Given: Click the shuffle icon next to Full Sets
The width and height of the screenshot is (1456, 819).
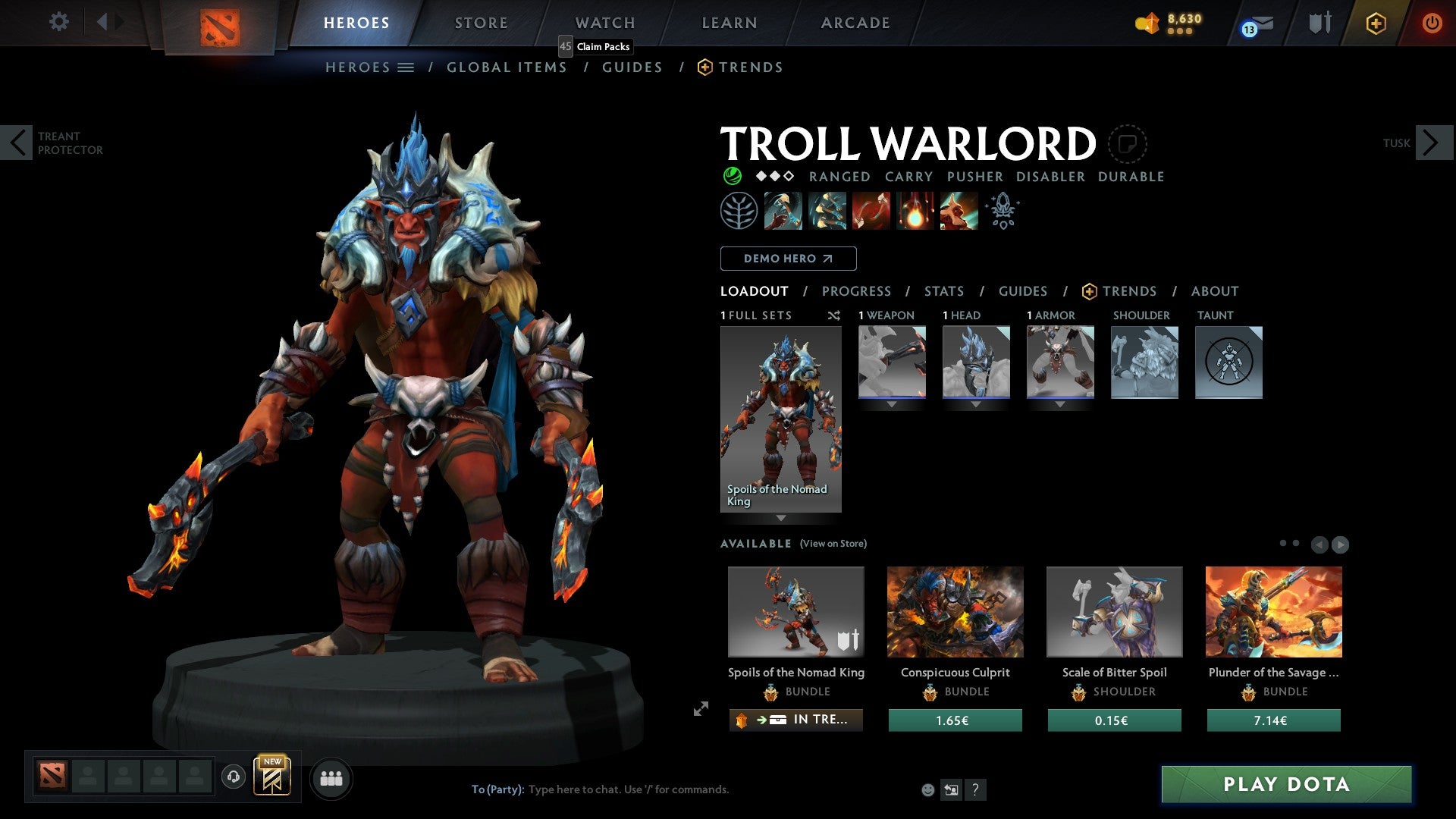Looking at the screenshot, I should 834,315.
